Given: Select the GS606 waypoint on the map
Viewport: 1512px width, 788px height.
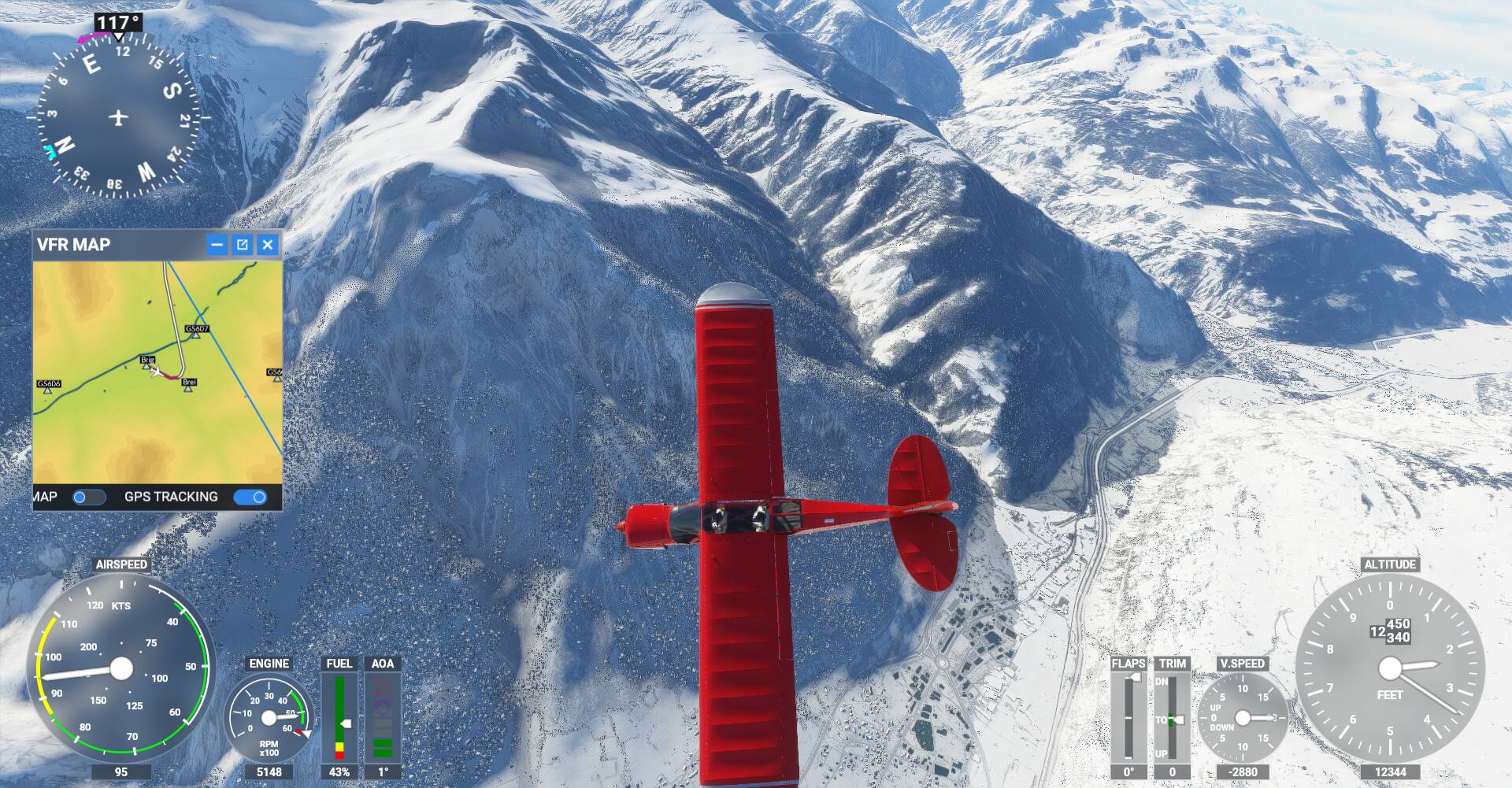Looking at the screenshot, I should point(48,389).
